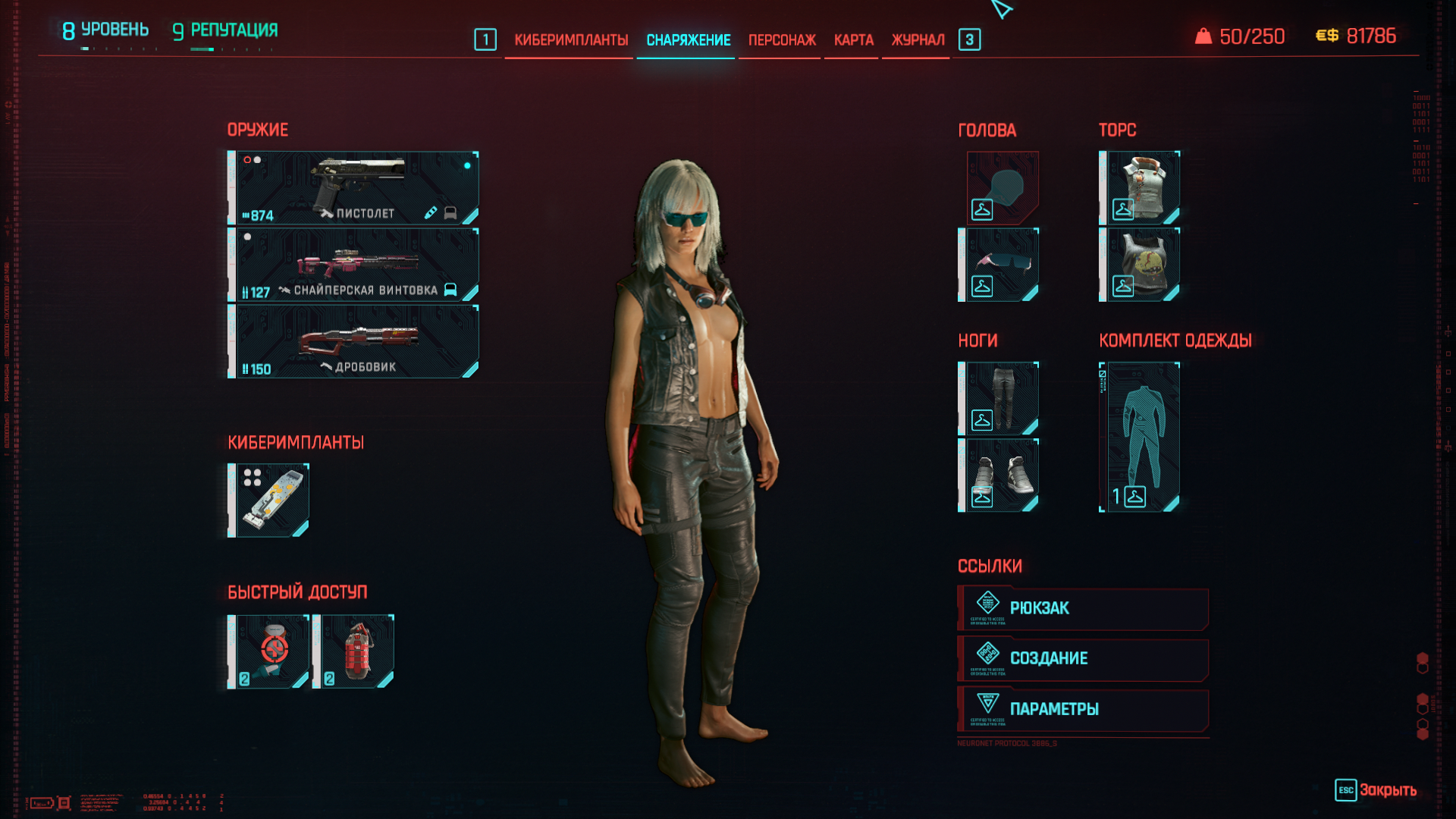Viewport: 1456px width, 819px height.
Task: Open the Рюкзак backpack link
Action: point(1083,608)
